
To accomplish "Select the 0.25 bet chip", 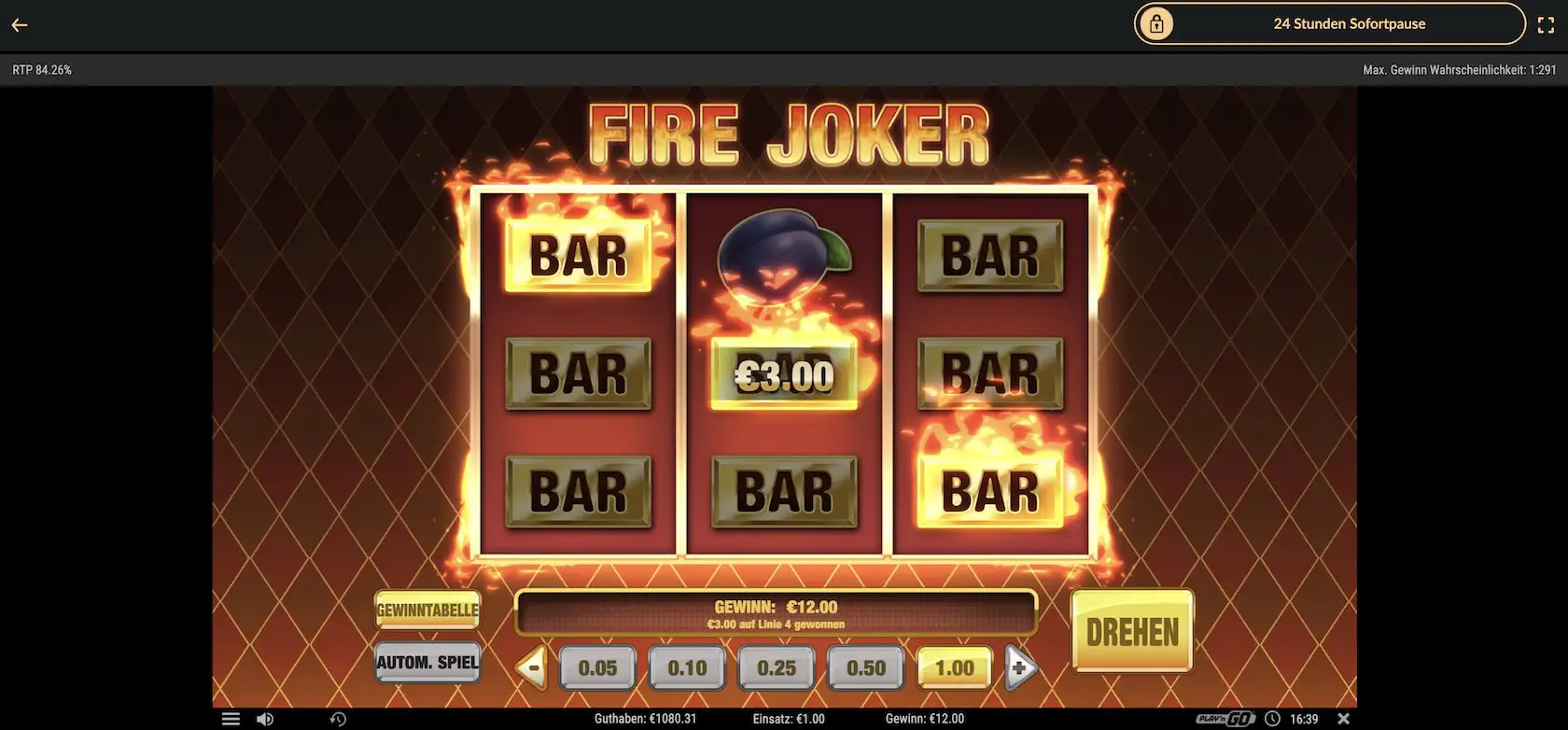I will pyautogui.click(x=777, y=667).
